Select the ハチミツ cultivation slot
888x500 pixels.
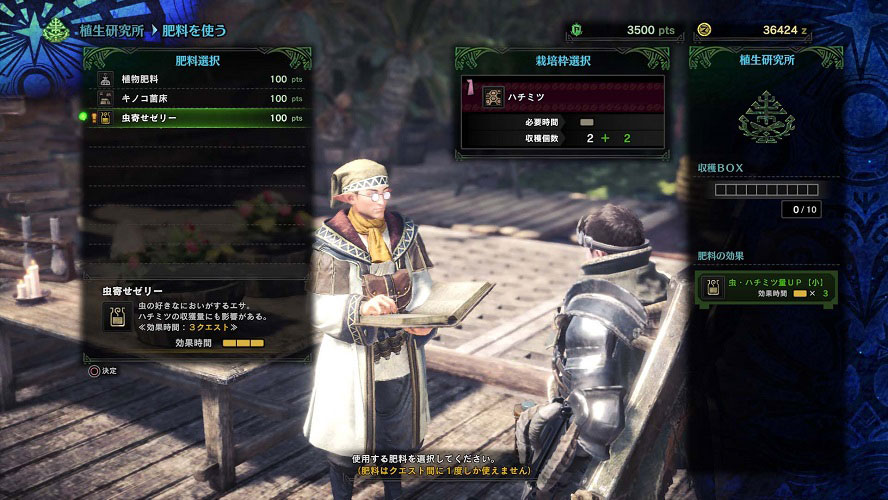point(562,96)
